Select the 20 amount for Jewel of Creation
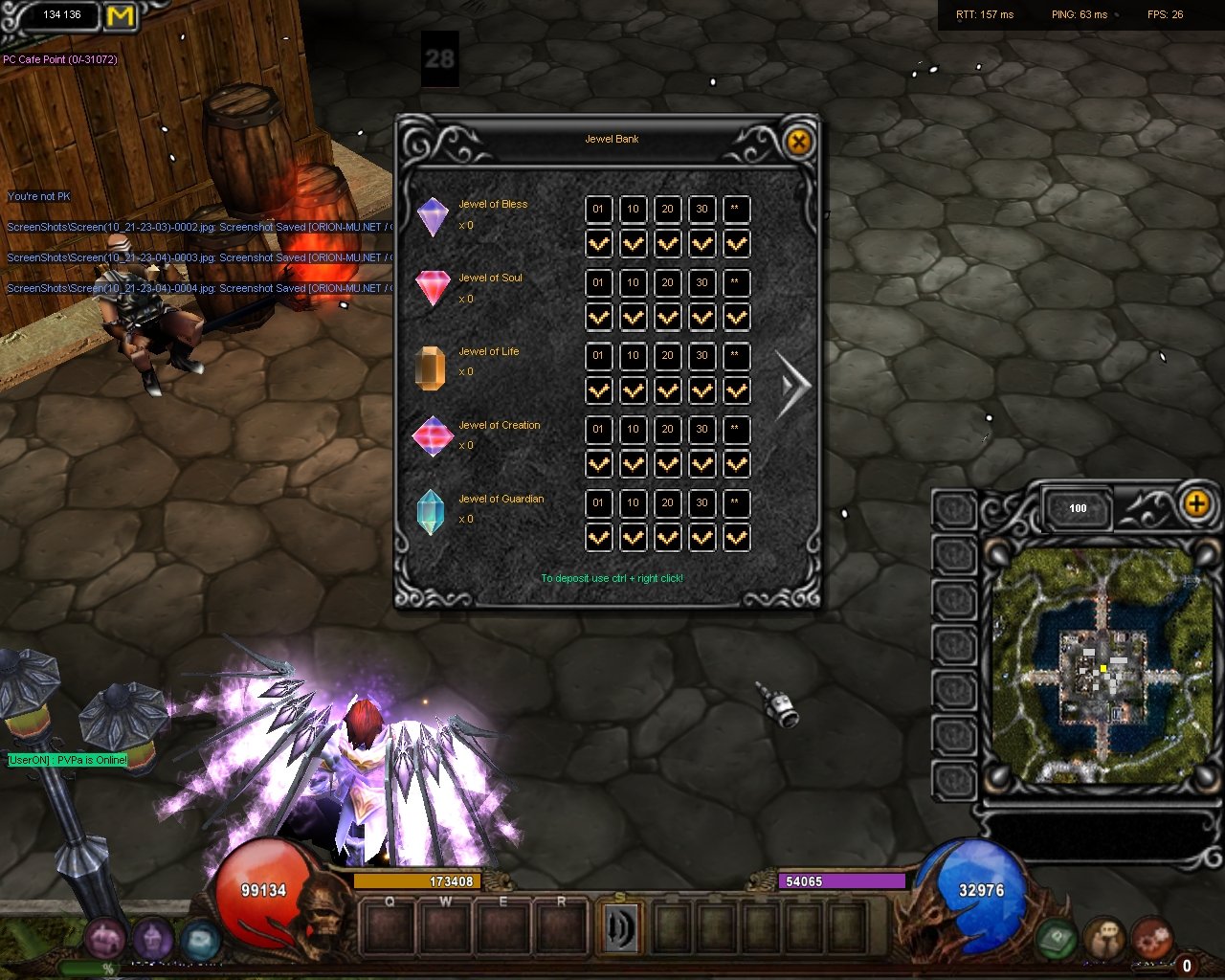Image resolution: width=1225 pixels, height=980 pixels. click(x=667, y=430)
